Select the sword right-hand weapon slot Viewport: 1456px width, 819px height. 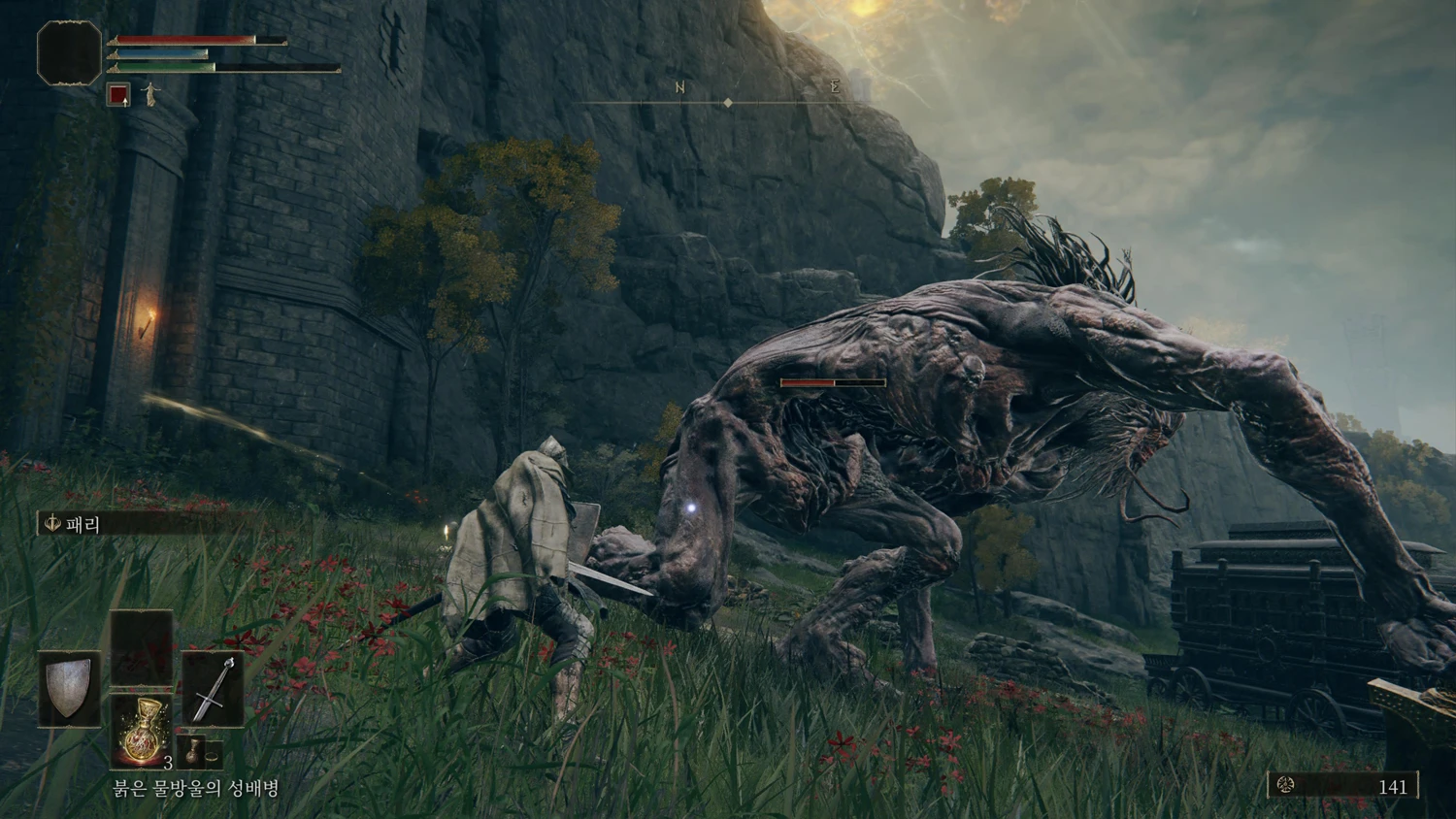[x=214, y=688]
